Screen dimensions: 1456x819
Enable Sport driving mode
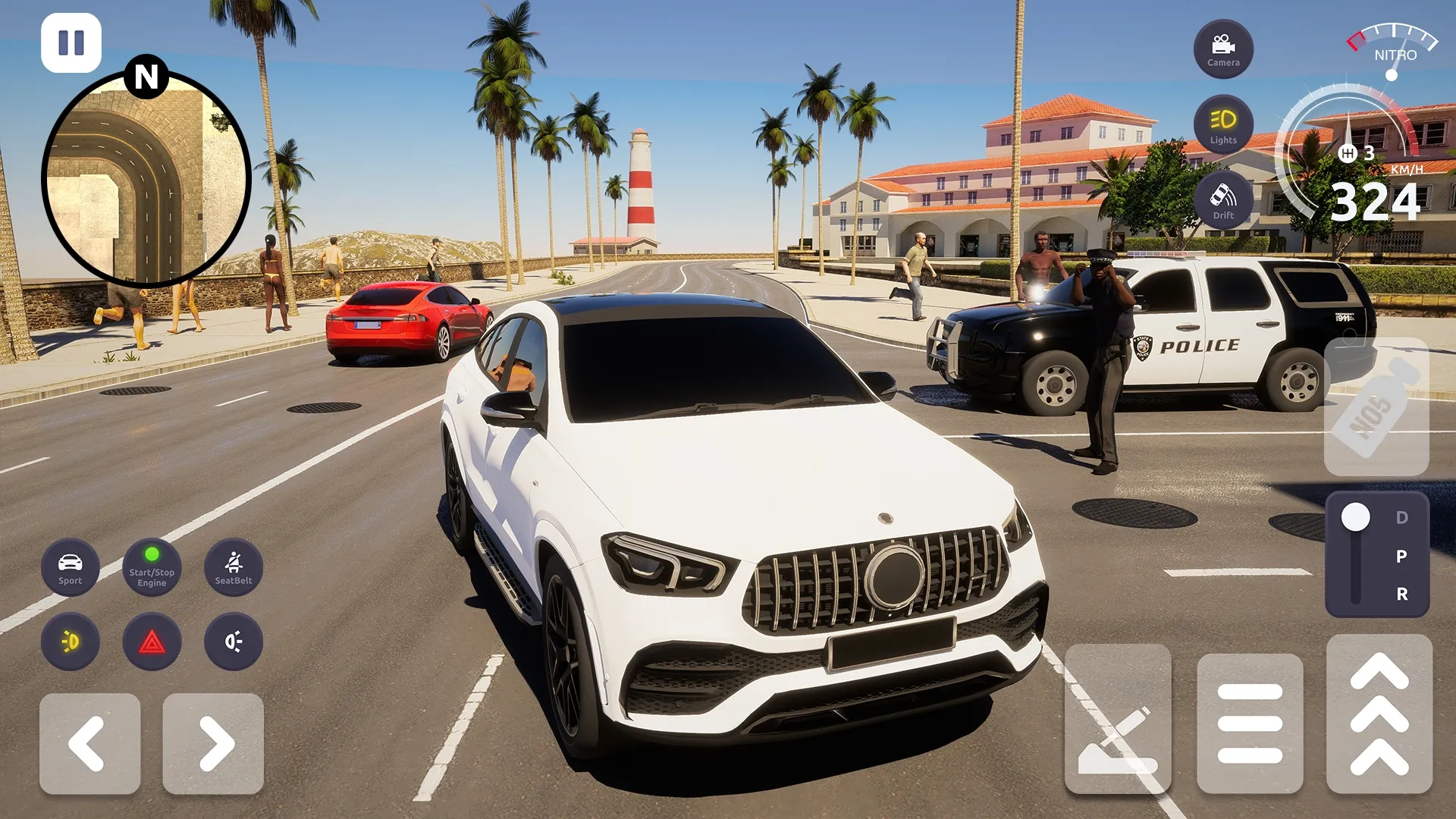pyautogui.click(x=70, y=568)
